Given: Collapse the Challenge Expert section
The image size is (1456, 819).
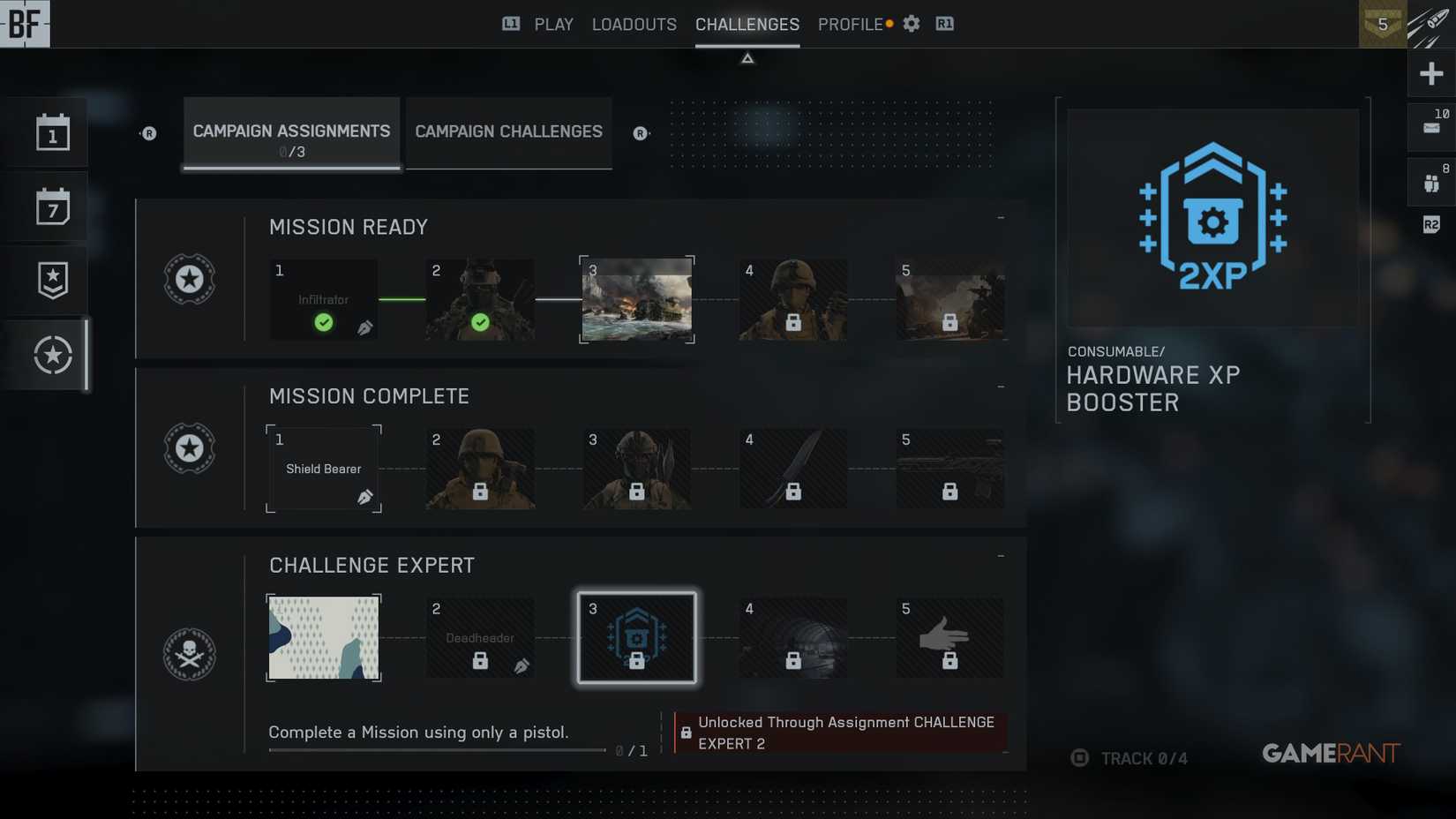Looking at the screenshot, I should (1000, 554).
